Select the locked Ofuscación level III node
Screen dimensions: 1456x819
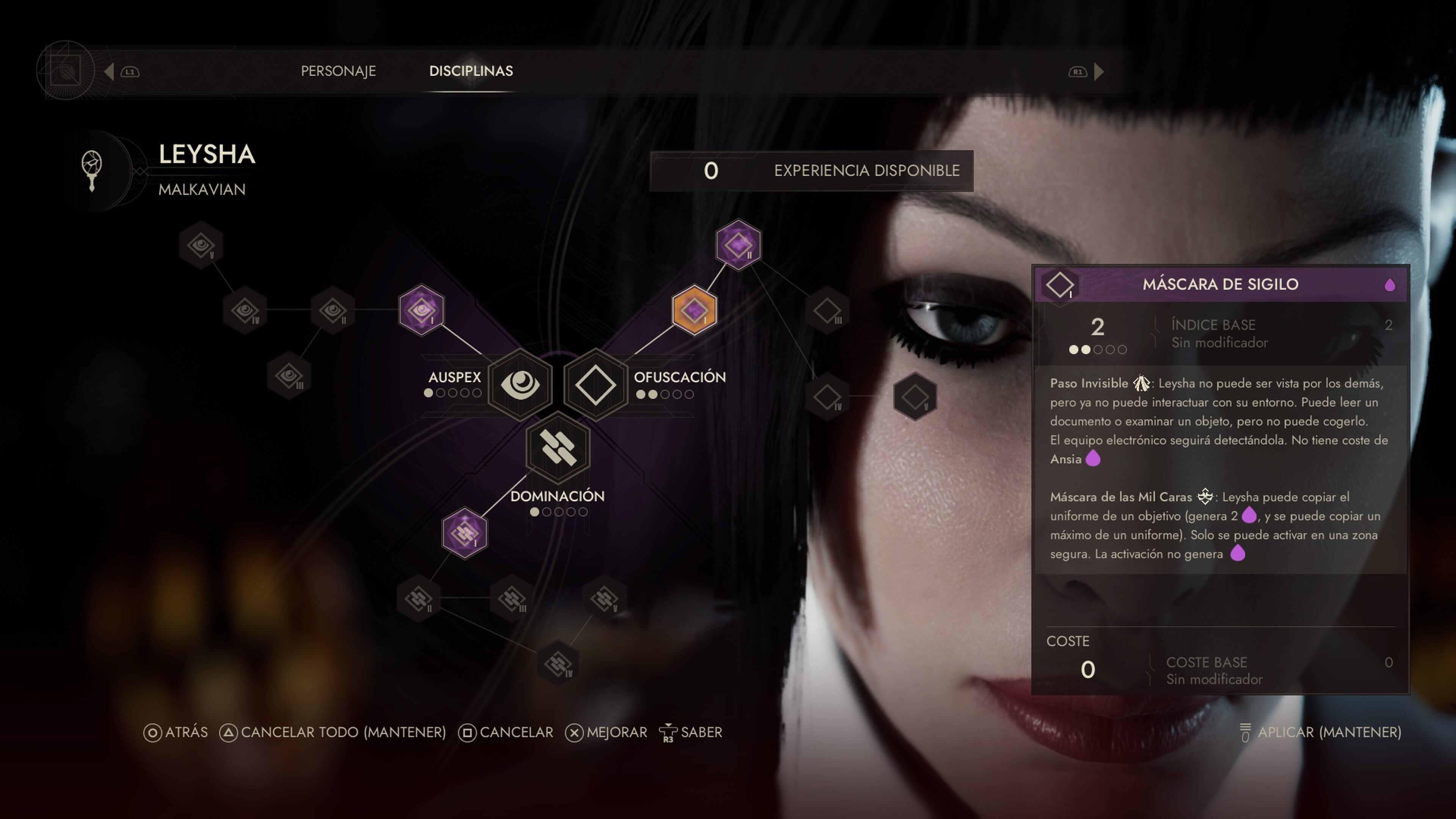point(827,310)
